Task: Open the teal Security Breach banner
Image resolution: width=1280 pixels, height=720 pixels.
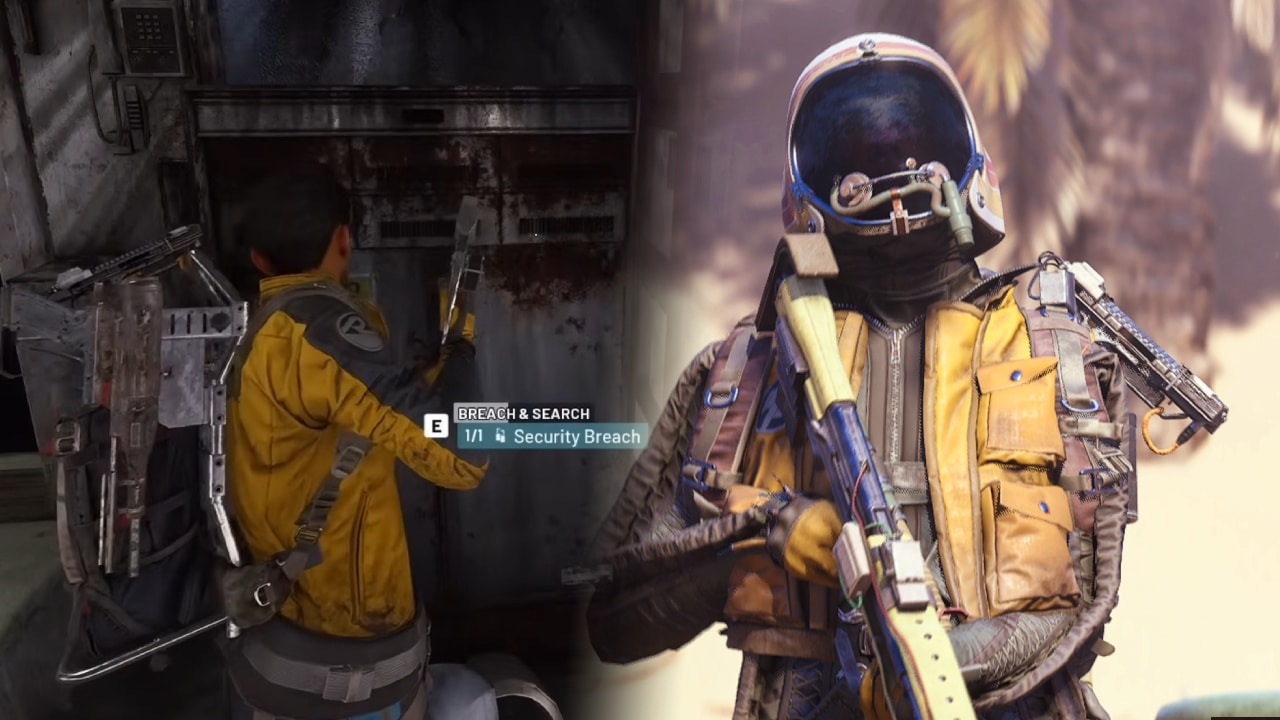Action: (550, 436)
